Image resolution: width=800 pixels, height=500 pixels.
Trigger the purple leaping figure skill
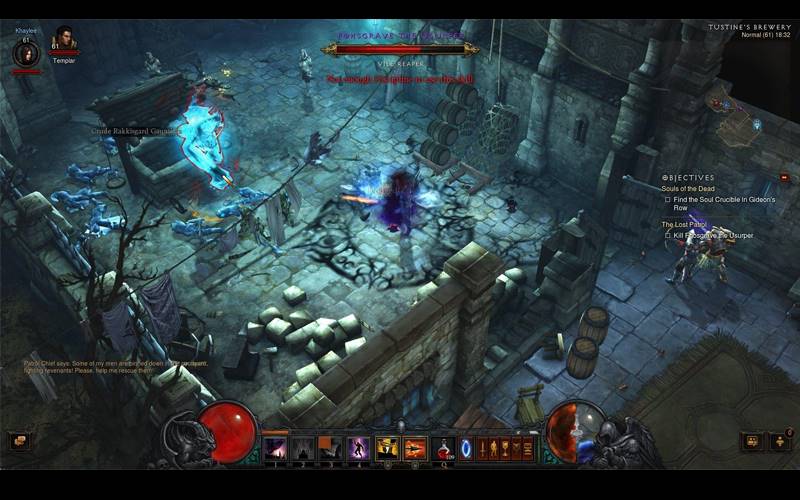[358, 448]
